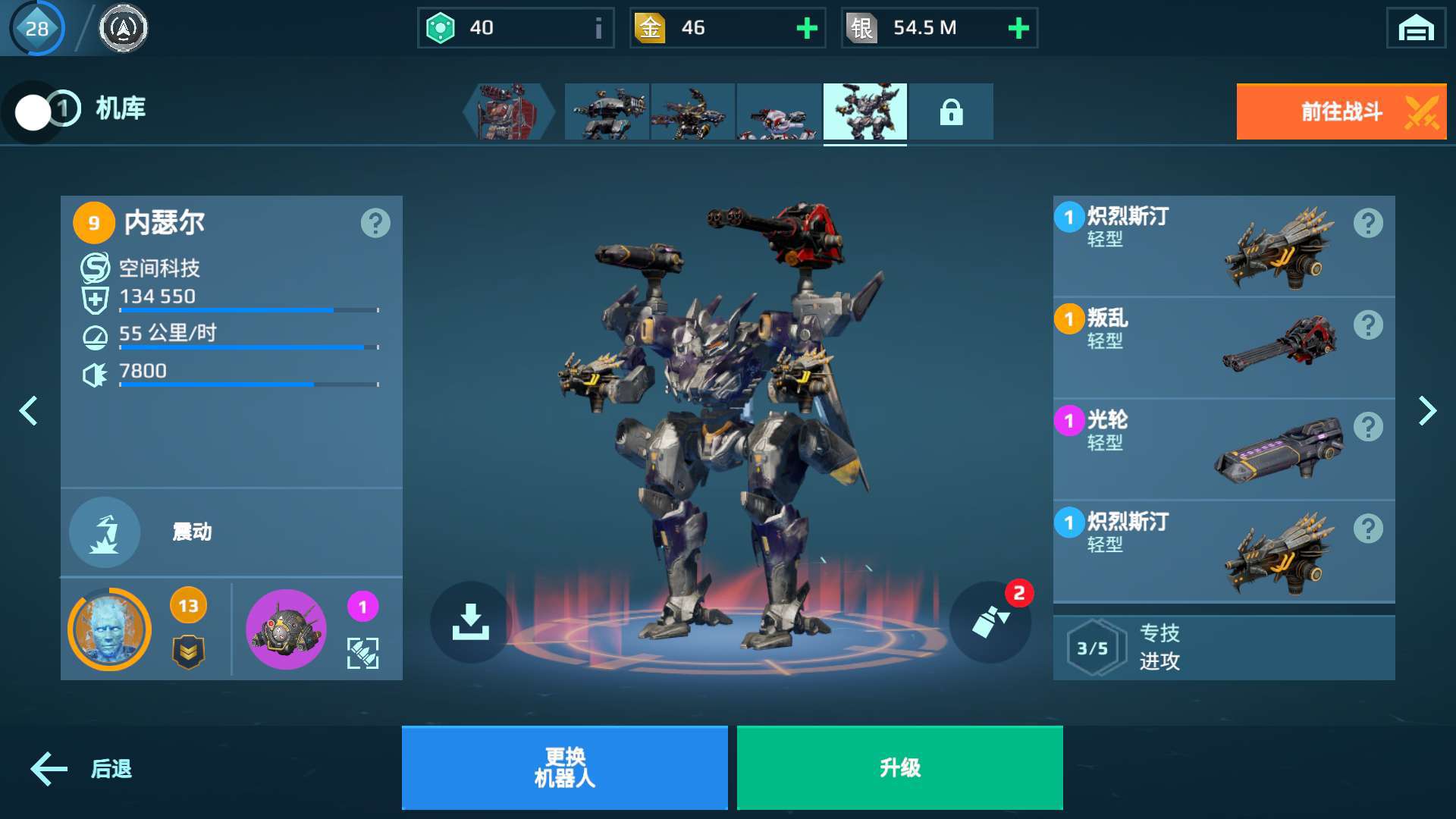Click the download arrow button
Viewport: 1456px width, 819px height.
click(470, 622)
